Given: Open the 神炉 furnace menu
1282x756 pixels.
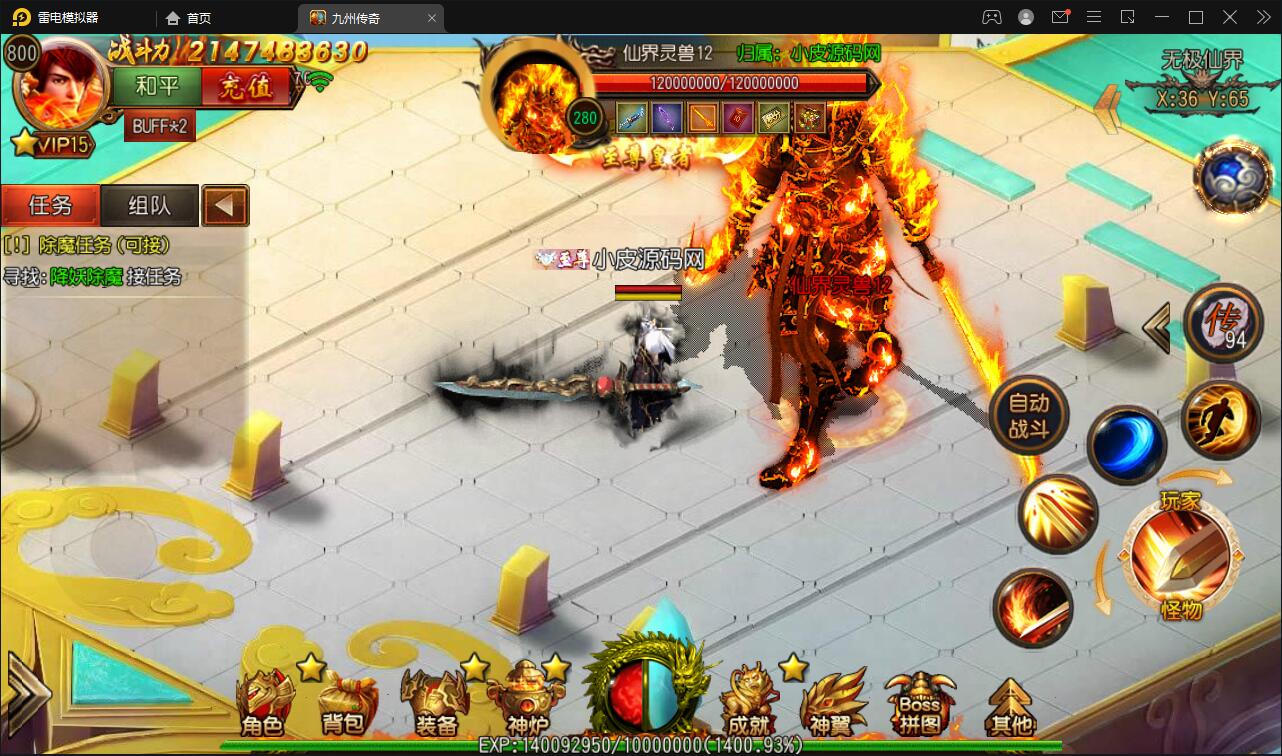Looking at the screenshot, I should pyautogui.click(x=526, y=702).
